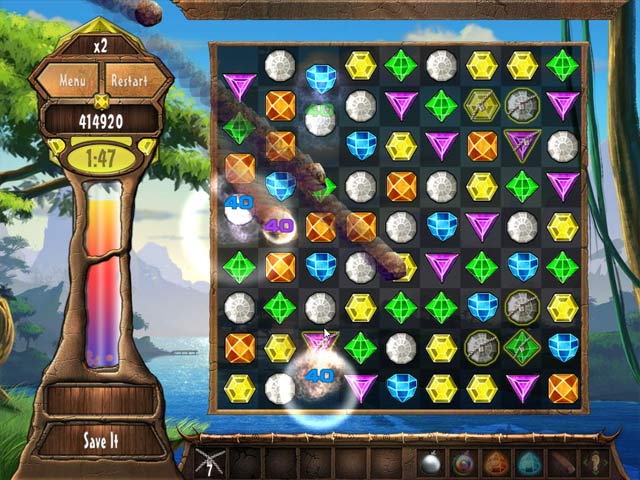Click the Save It button

100,440
